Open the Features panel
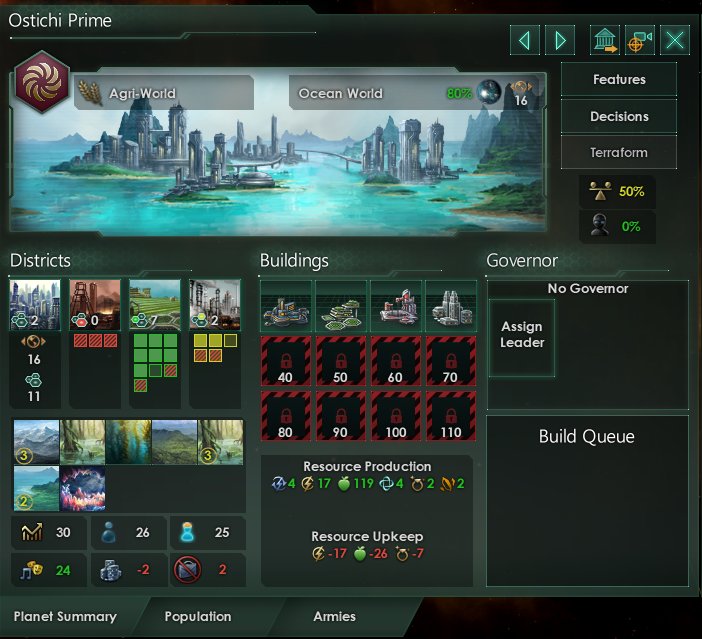The image size is (702, 639). [x=619, y=79]
